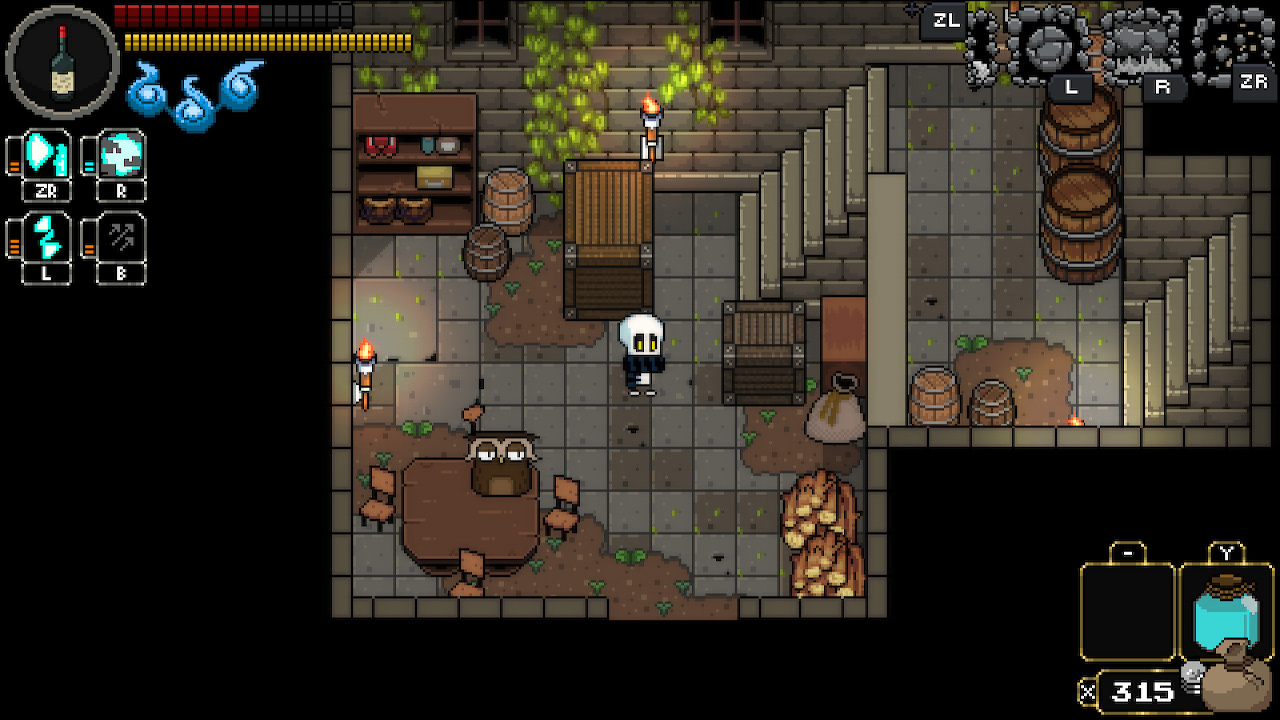
Task: Click the wine bottle character portrait
Action: pyautogui.click(x=62, y=62)
